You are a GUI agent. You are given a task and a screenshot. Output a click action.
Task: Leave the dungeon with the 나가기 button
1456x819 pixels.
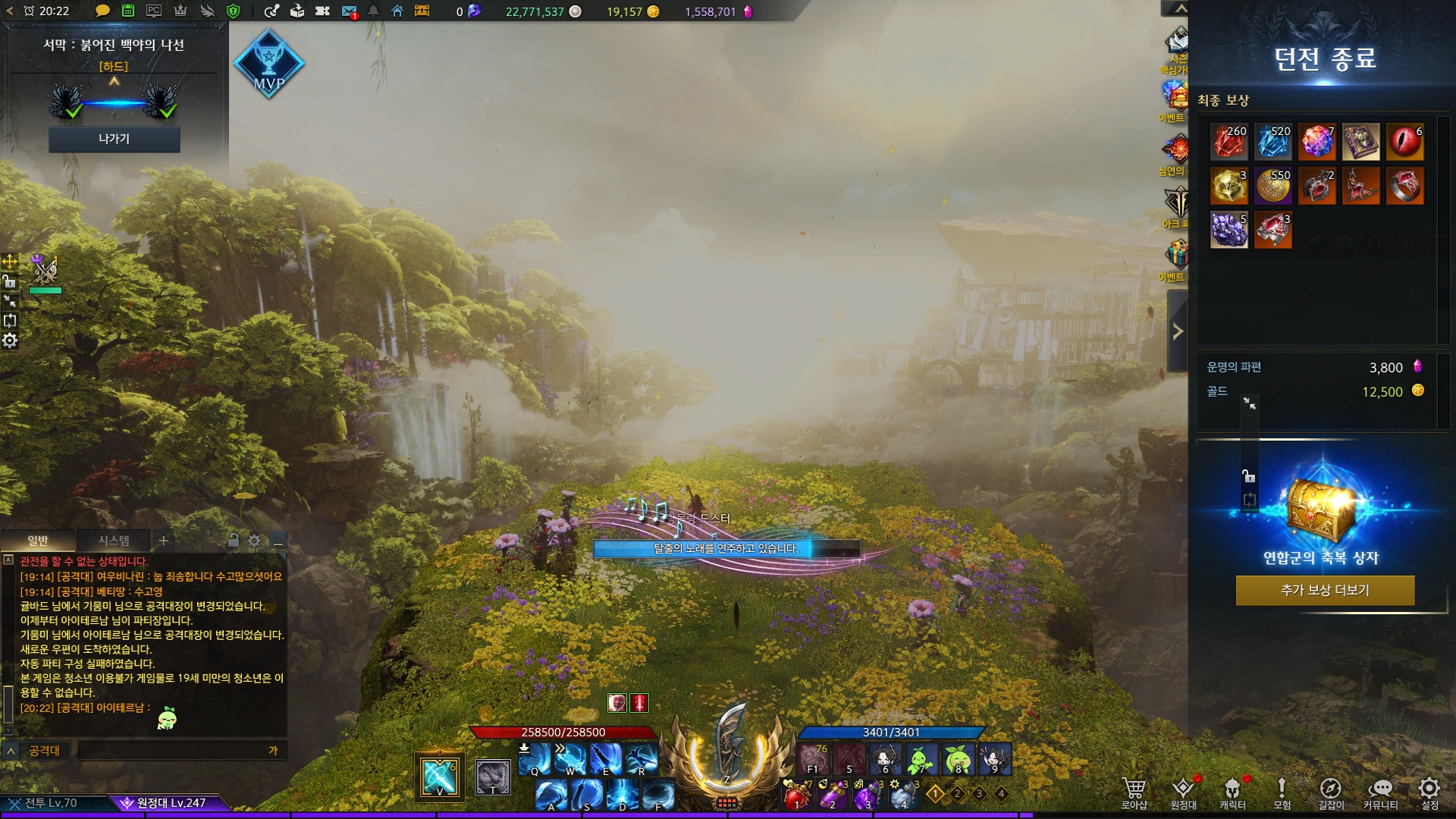point(114,139)
